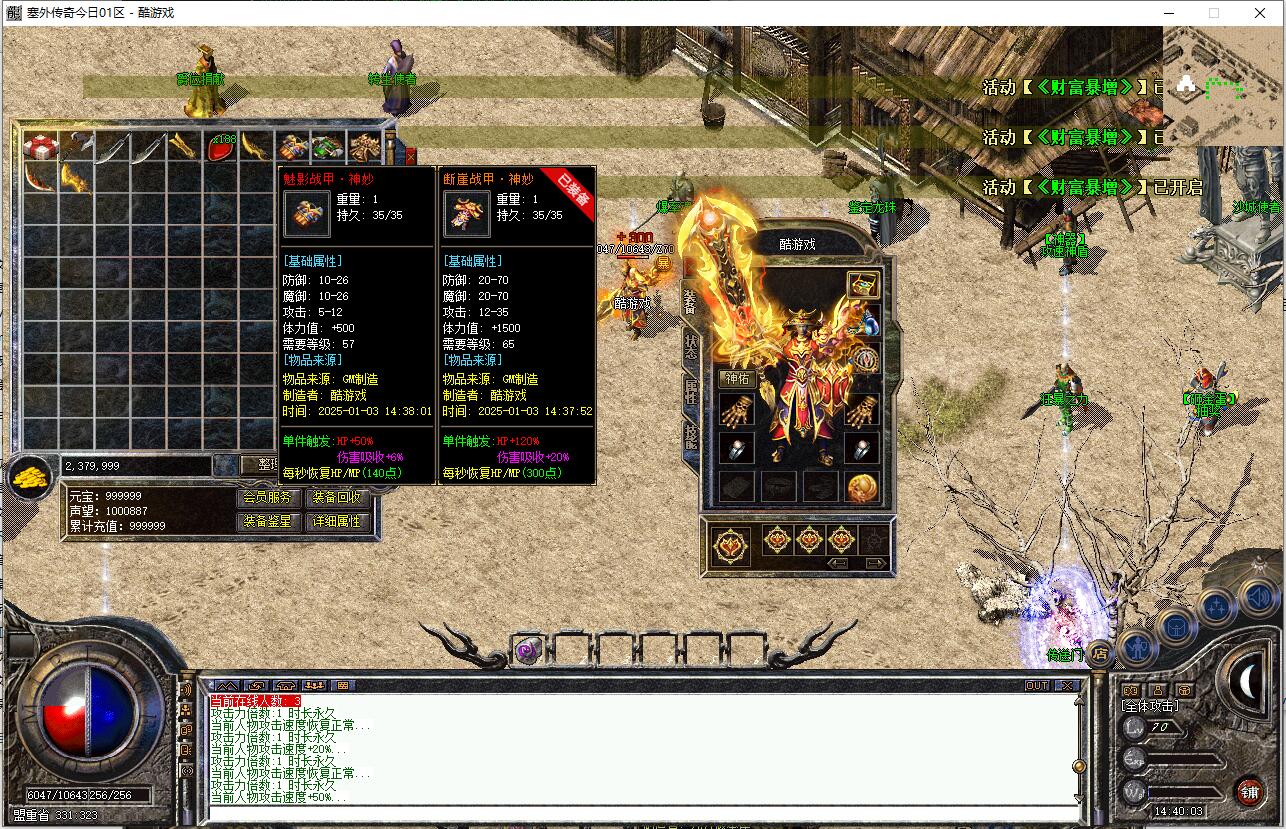Close the inventory bag with the red X
The image size is (1286, 829).
[x=410, y=156]
